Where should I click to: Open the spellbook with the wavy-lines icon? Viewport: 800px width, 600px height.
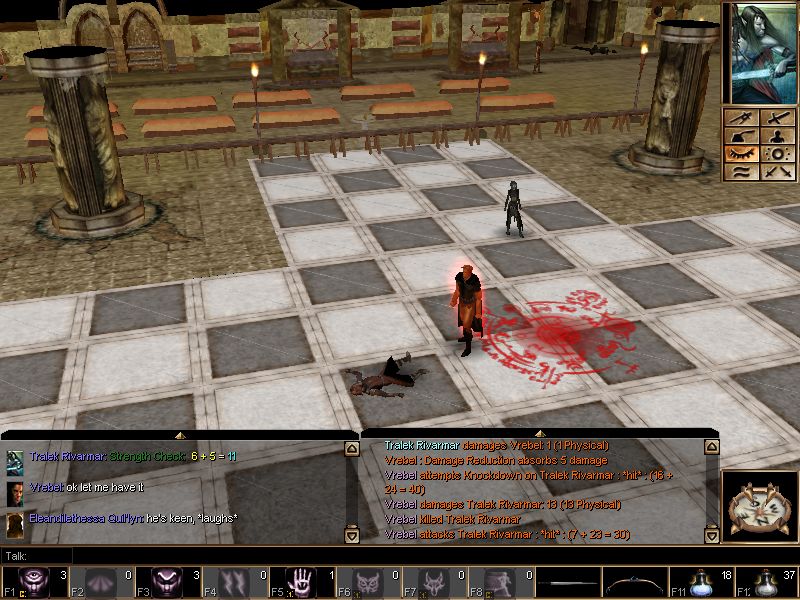pos(742,172)
